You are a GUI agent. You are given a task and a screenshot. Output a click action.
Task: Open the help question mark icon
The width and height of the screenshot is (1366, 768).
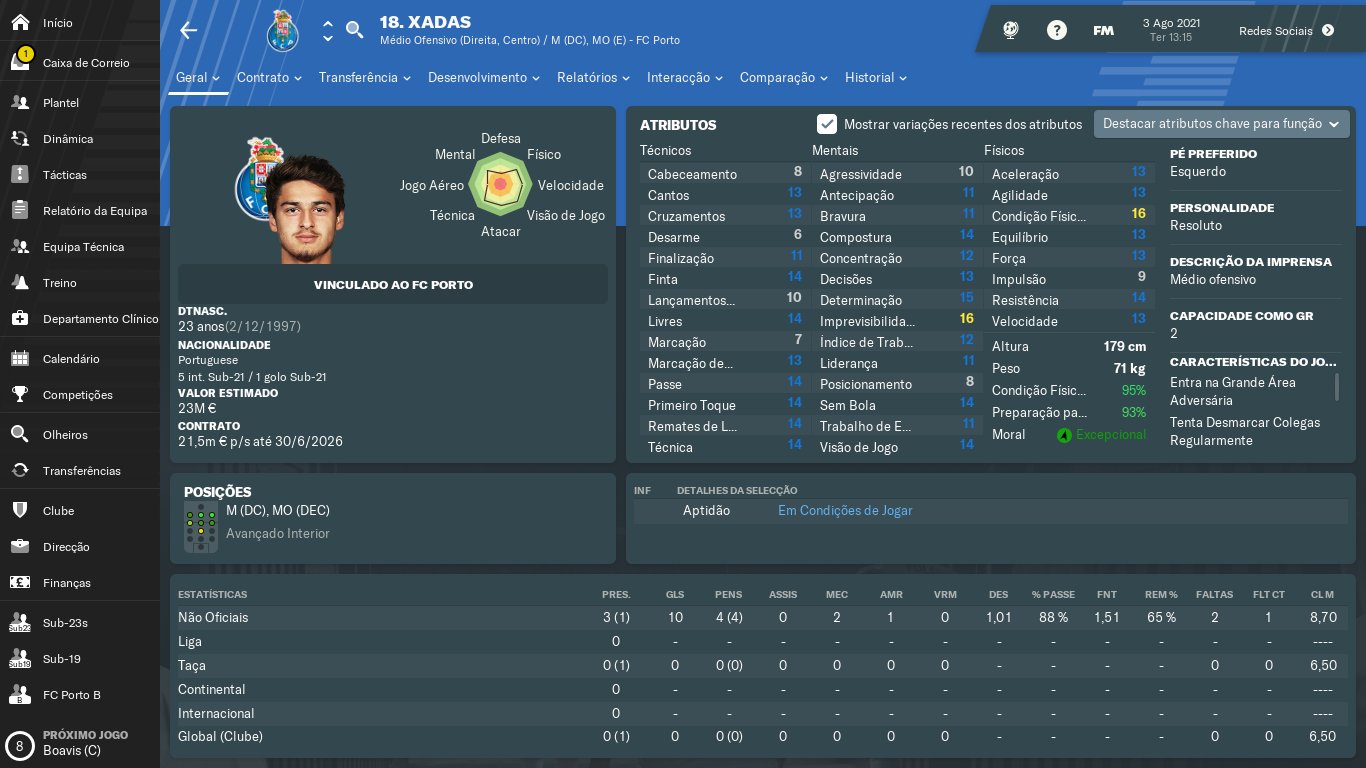1057,29
